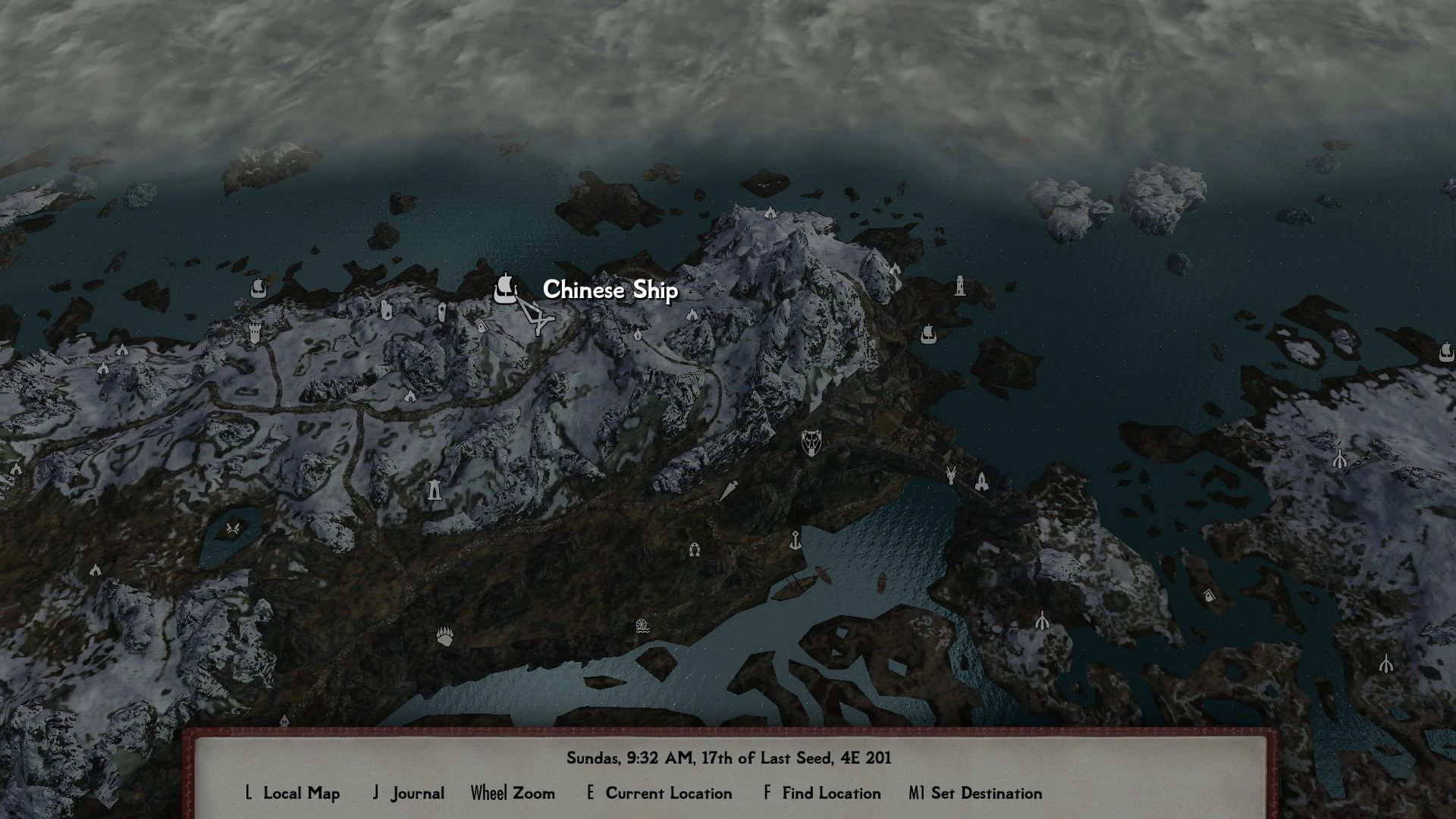The height and width of the screenshot is (819, 1456).
Task: Click the Sundas date and time display
Action: click(x=728, y=758)
